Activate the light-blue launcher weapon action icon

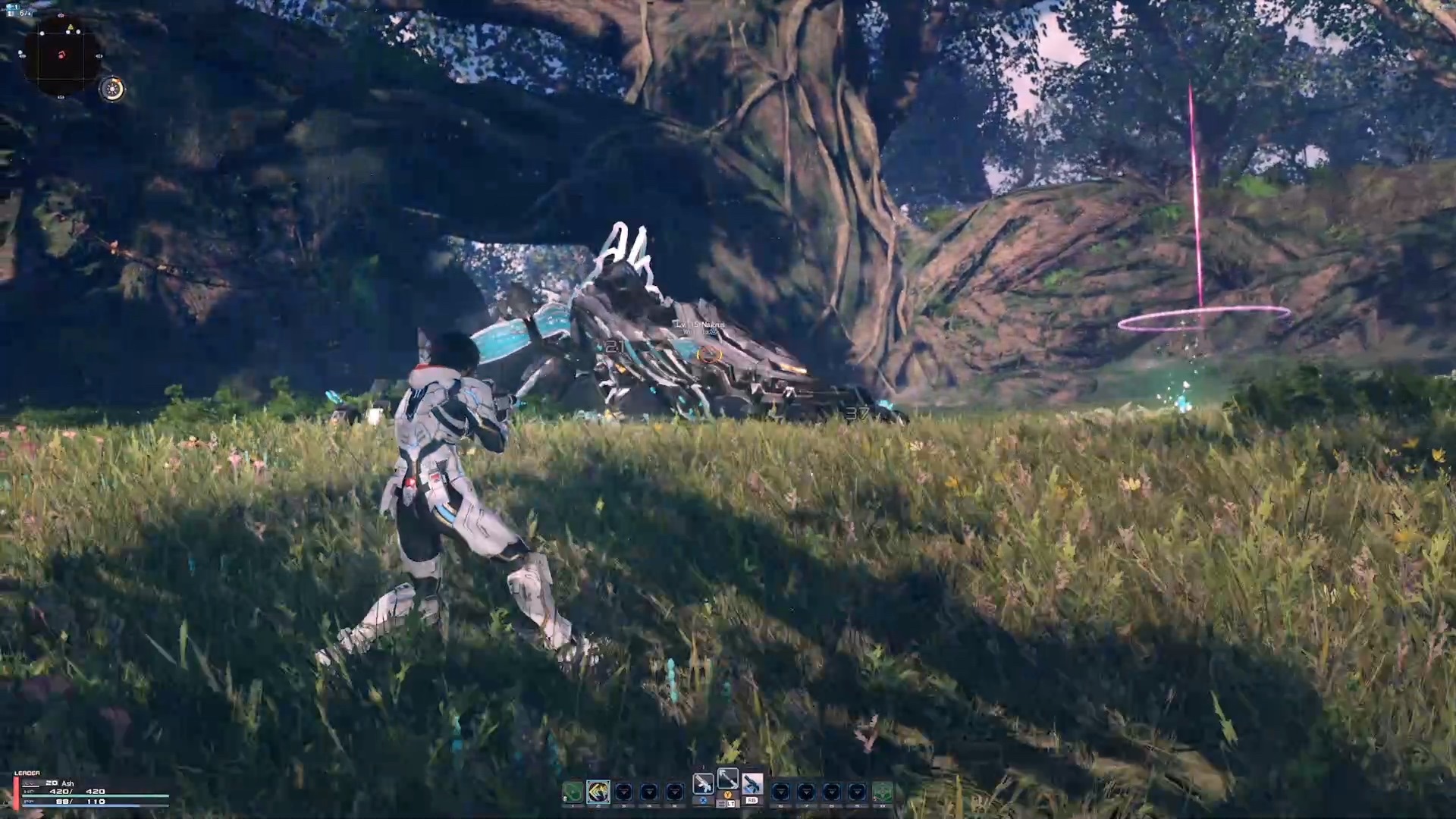[752, 783]
